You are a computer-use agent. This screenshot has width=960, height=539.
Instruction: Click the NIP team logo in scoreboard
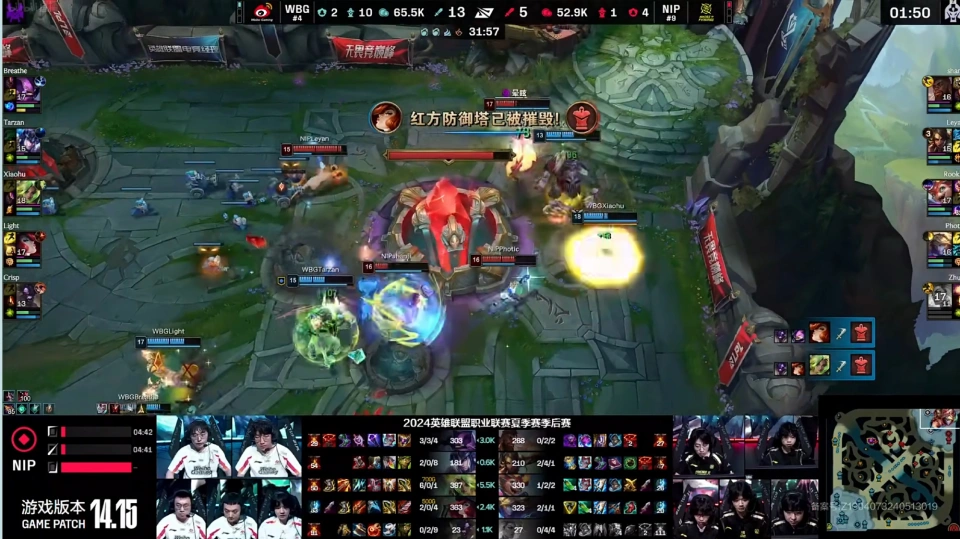click(708, 12)
